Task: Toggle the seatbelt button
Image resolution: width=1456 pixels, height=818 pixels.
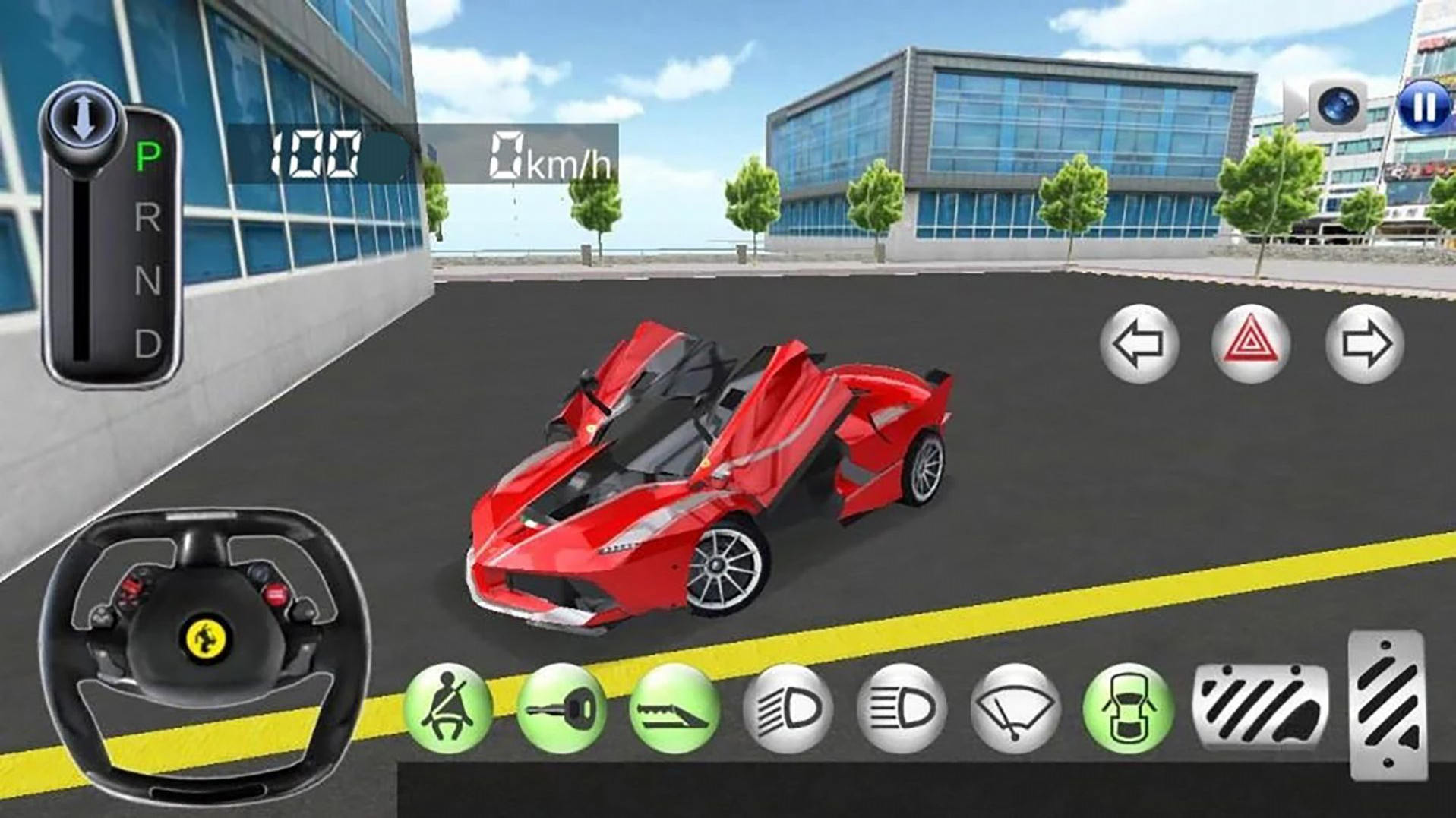Action: pos(448,709)
